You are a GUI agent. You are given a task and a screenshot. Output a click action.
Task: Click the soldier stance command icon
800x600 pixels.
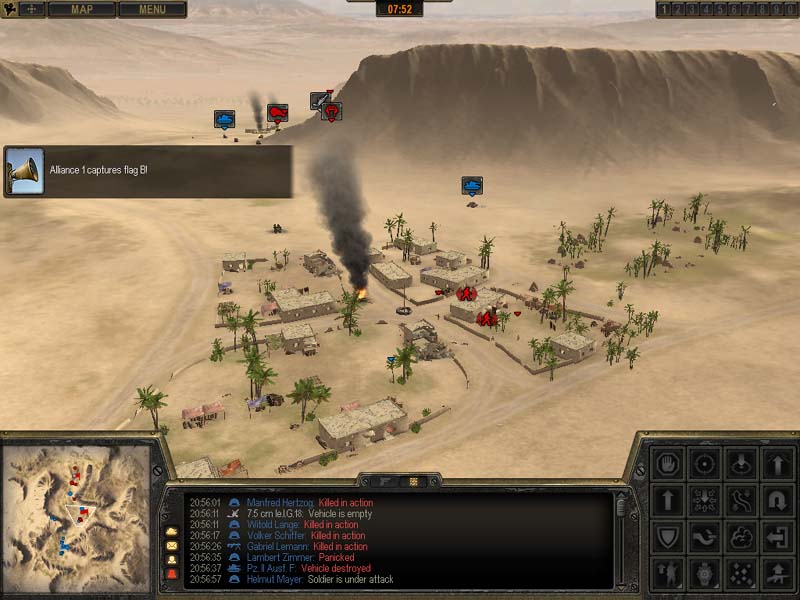[x=667, y=573]
